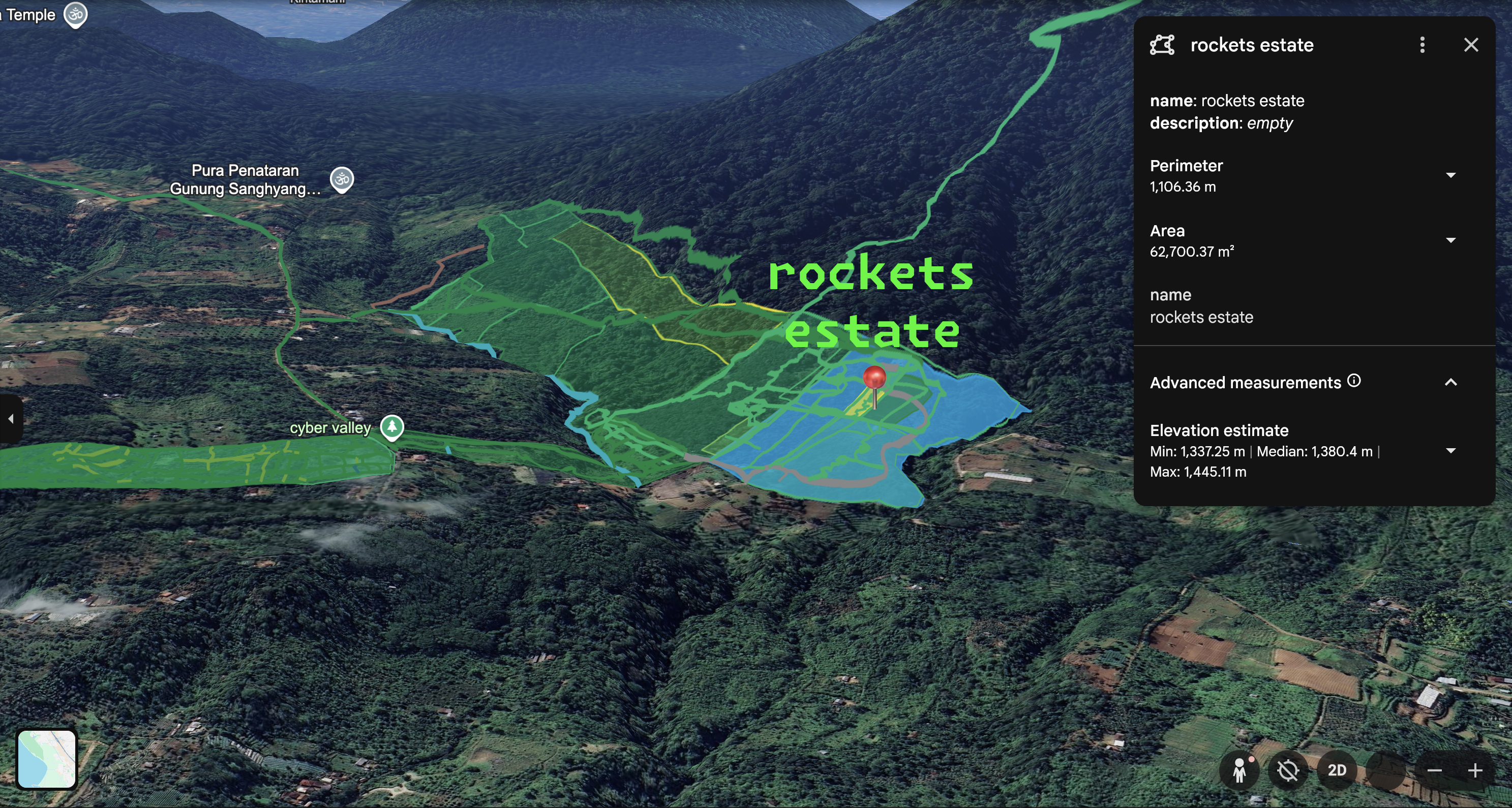Activate the Street View pegman button
This screenshot has width=1512, height=808.
point(1239,770)
